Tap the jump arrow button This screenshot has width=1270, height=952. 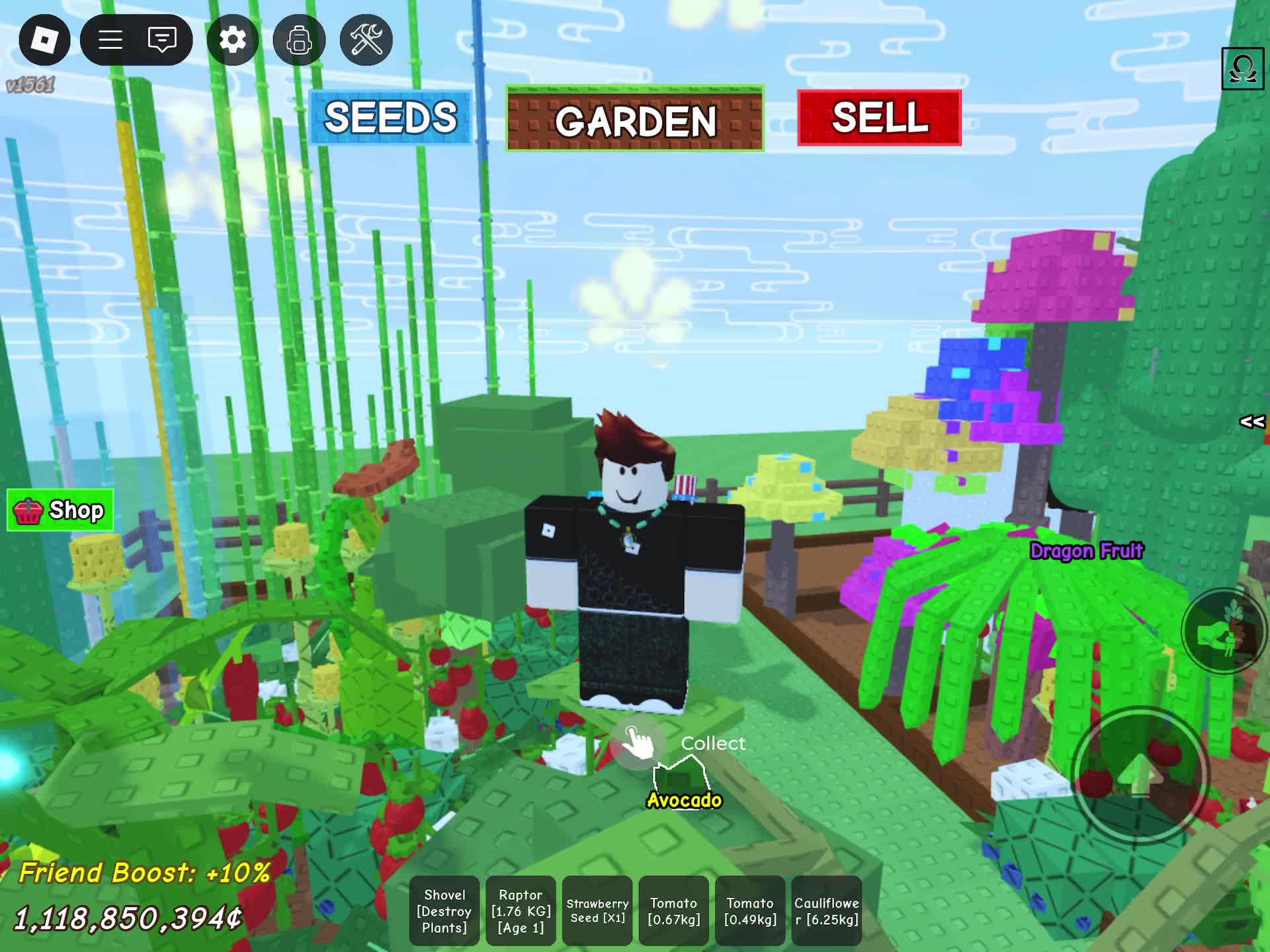(x=1139, y=775)
